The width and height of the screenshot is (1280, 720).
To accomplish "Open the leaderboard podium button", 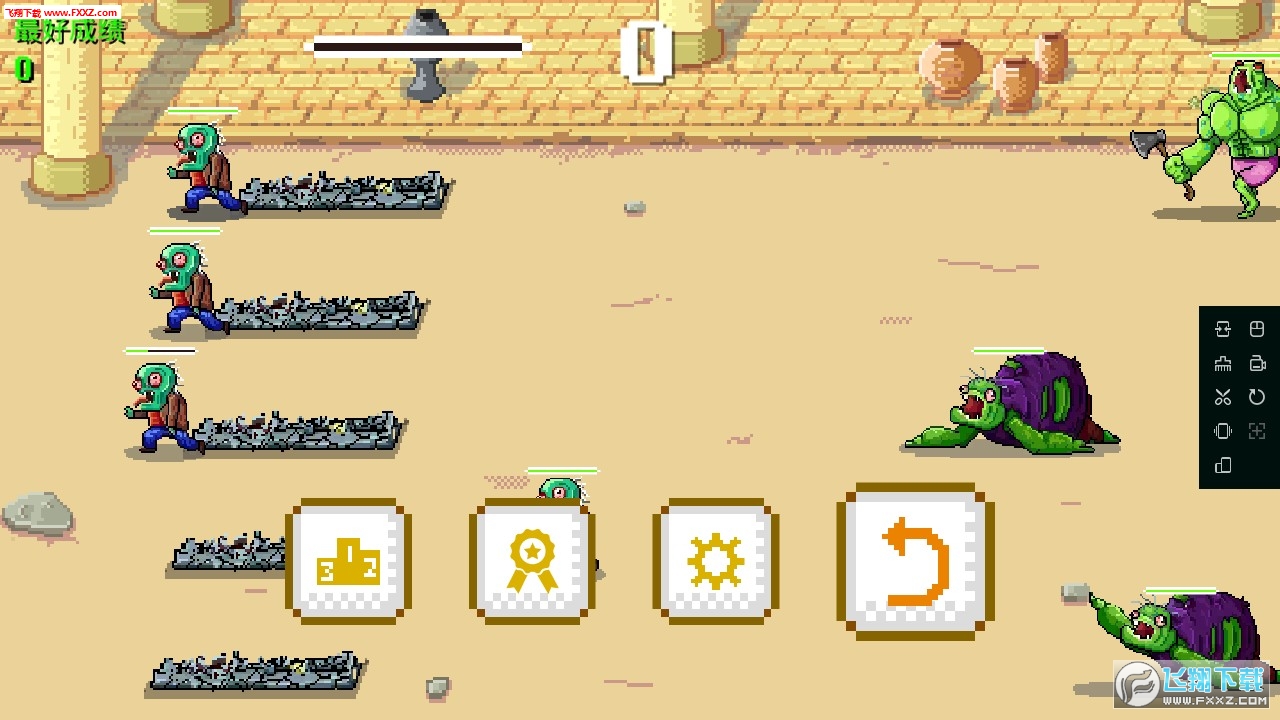I will coord(348,561).
